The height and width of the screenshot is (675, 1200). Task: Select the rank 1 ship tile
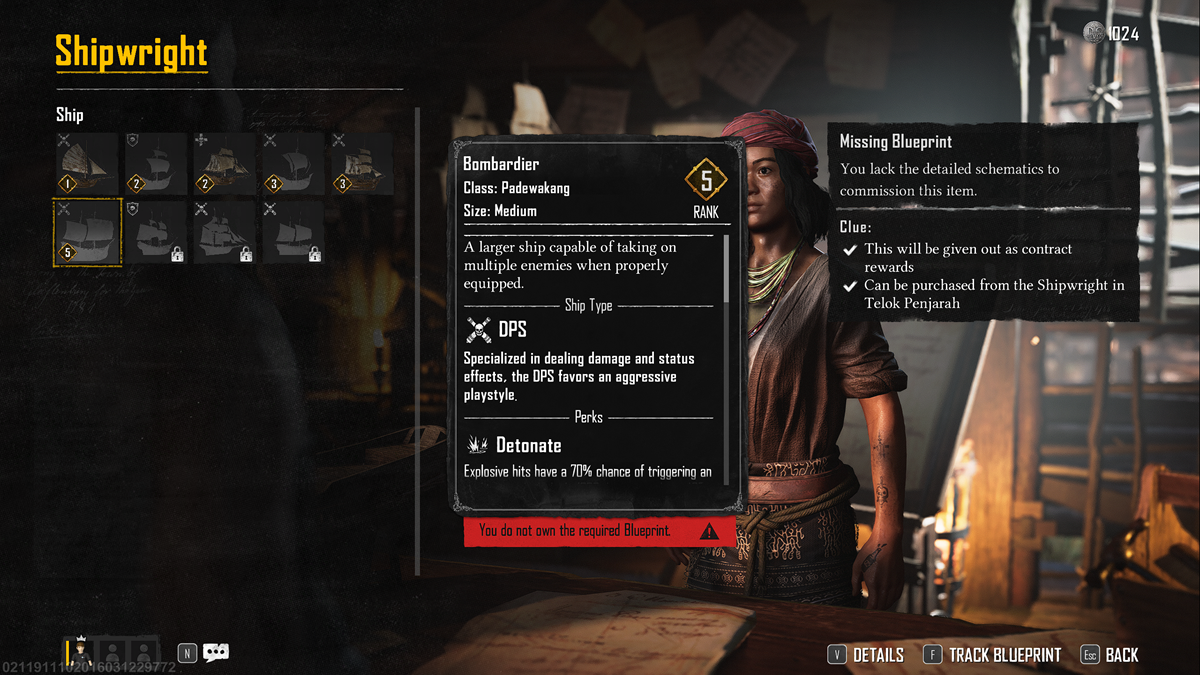(x=86, y=163)
